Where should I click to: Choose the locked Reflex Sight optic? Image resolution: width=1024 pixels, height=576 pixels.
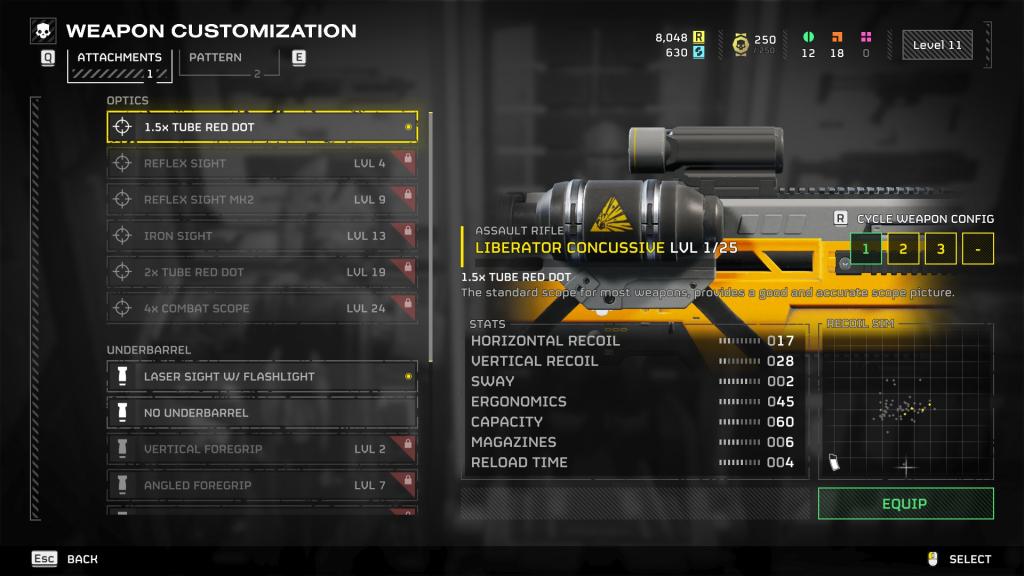(x=262, y=163)
